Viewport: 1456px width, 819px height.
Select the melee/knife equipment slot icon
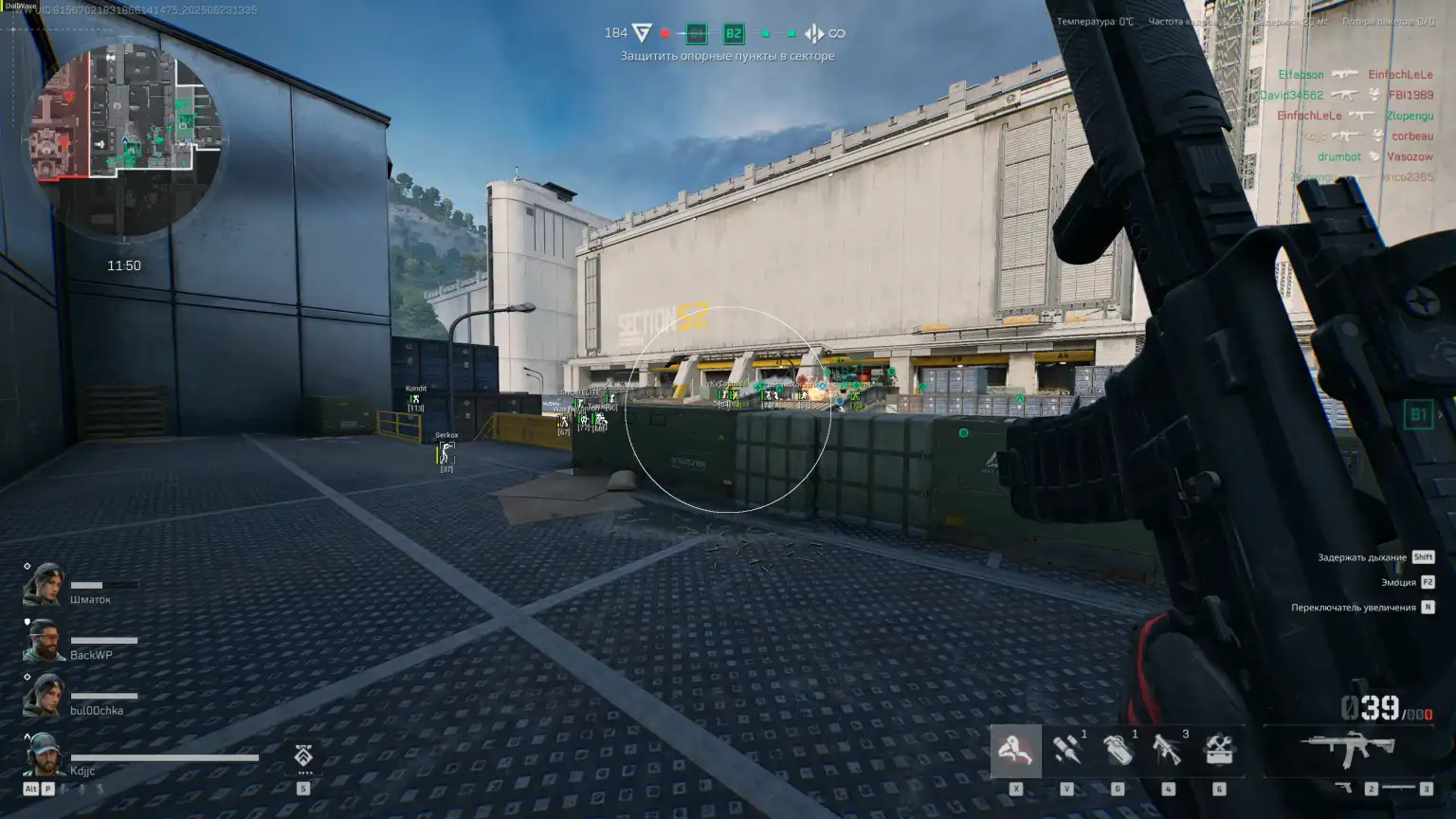tap(1015, 752)
